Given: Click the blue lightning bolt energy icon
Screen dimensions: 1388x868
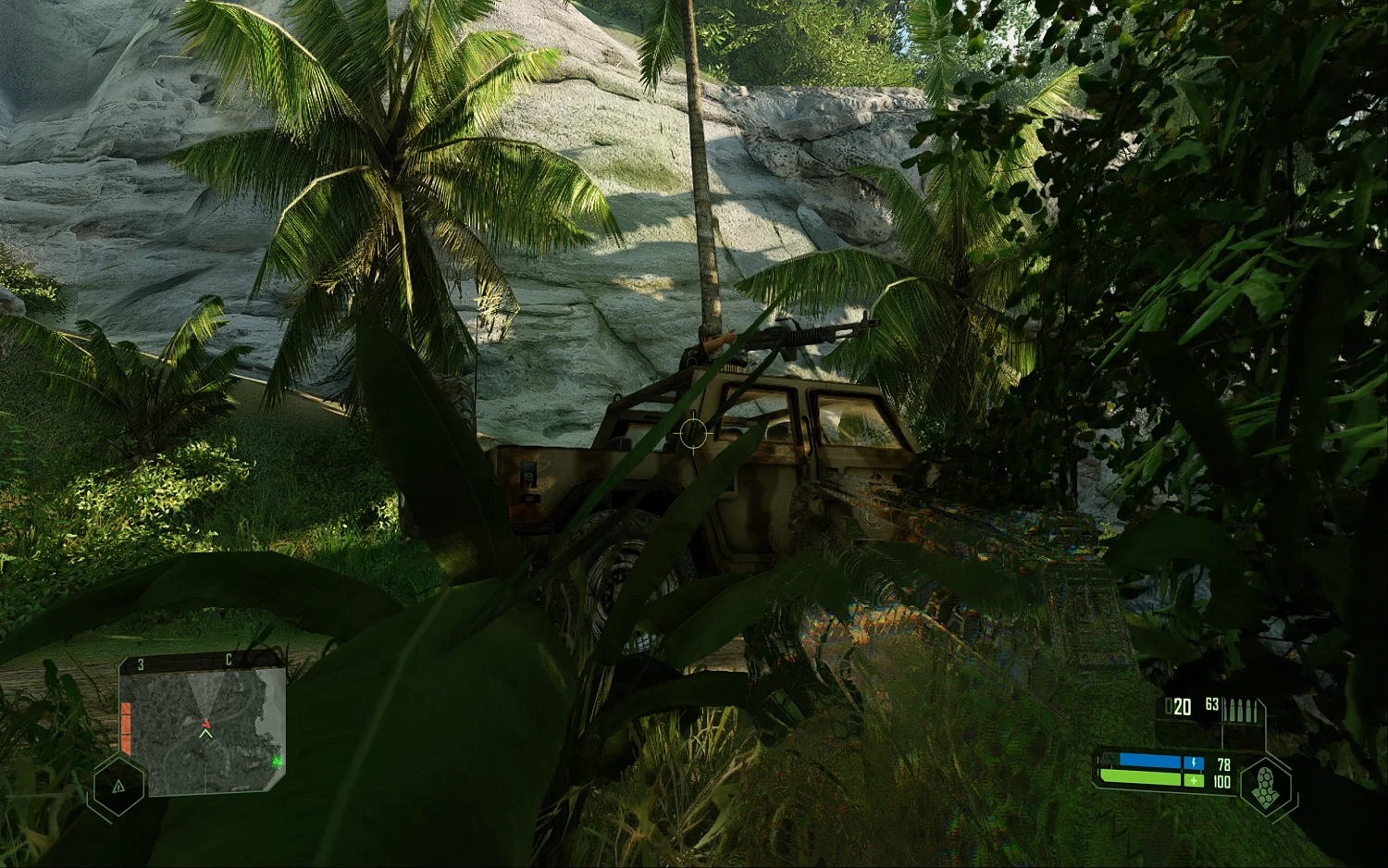Looking at the screenshot, I should (x=1194, y=763).
